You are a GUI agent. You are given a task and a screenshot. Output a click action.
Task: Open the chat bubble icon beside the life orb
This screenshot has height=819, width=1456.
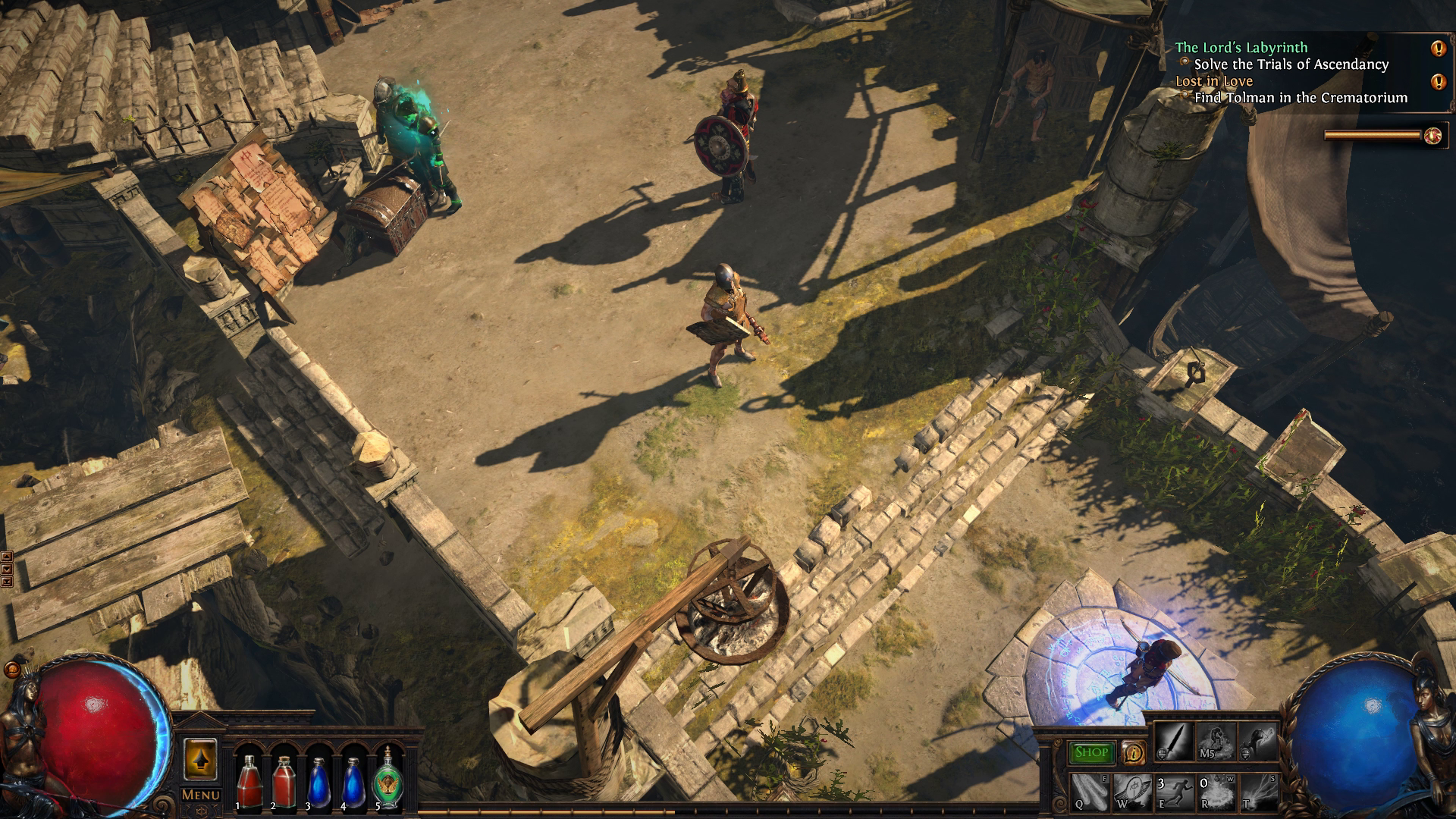(x=12, y=670)
